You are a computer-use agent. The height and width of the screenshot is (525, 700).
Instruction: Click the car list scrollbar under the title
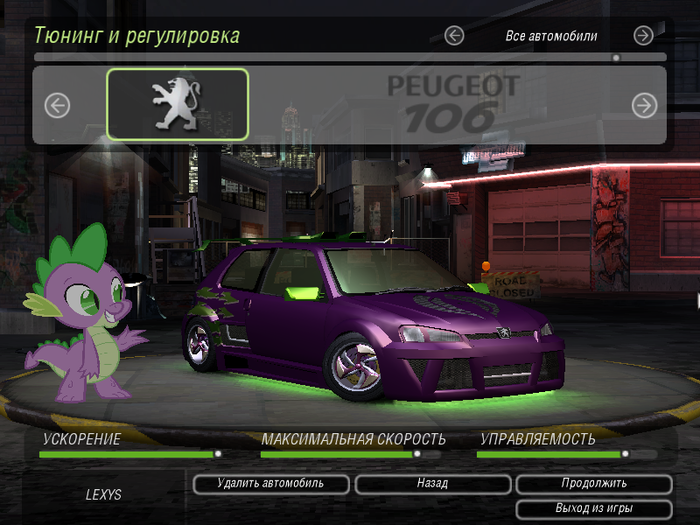(x=350, y=58)
